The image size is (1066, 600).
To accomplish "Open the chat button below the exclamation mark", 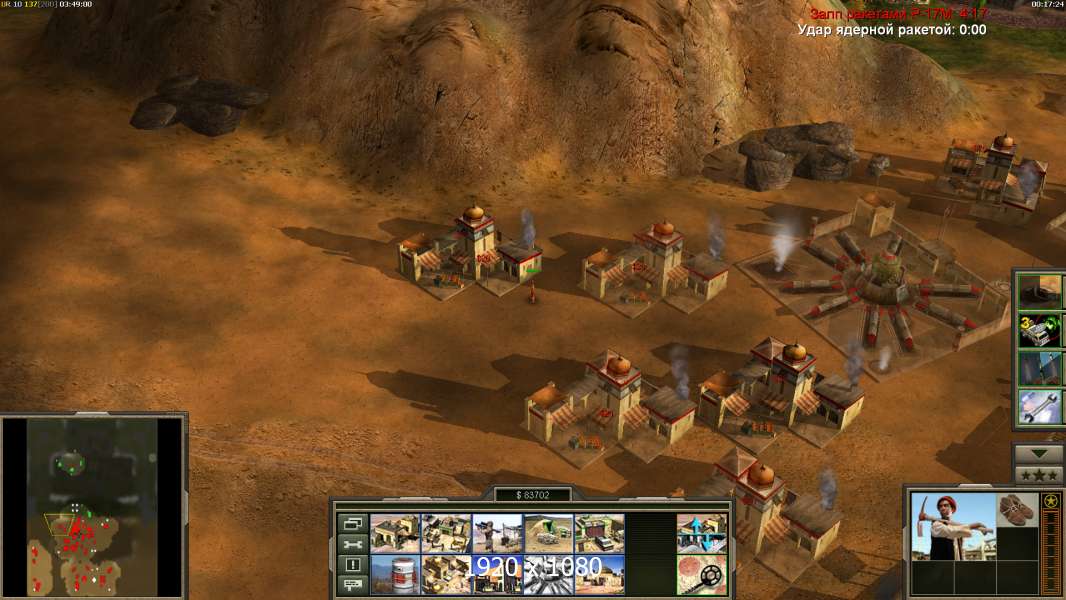I will [x=352, y=584].
